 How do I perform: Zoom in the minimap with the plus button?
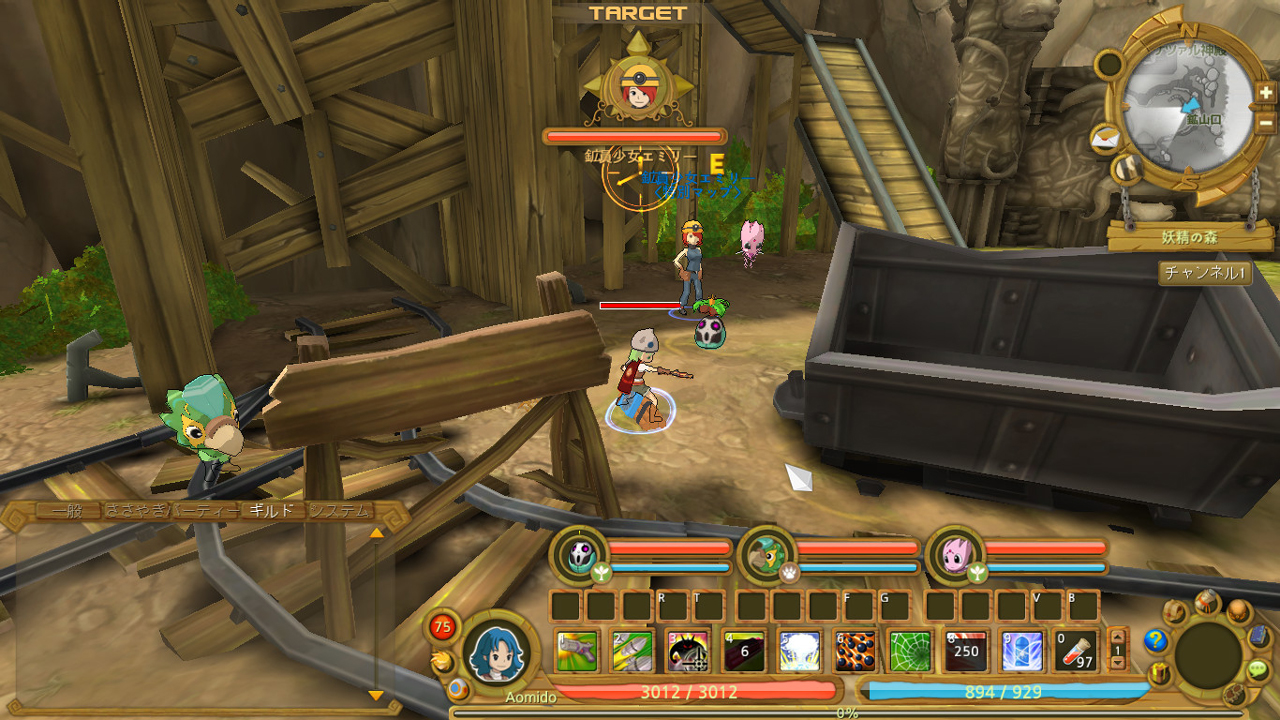pos(1266,93)
